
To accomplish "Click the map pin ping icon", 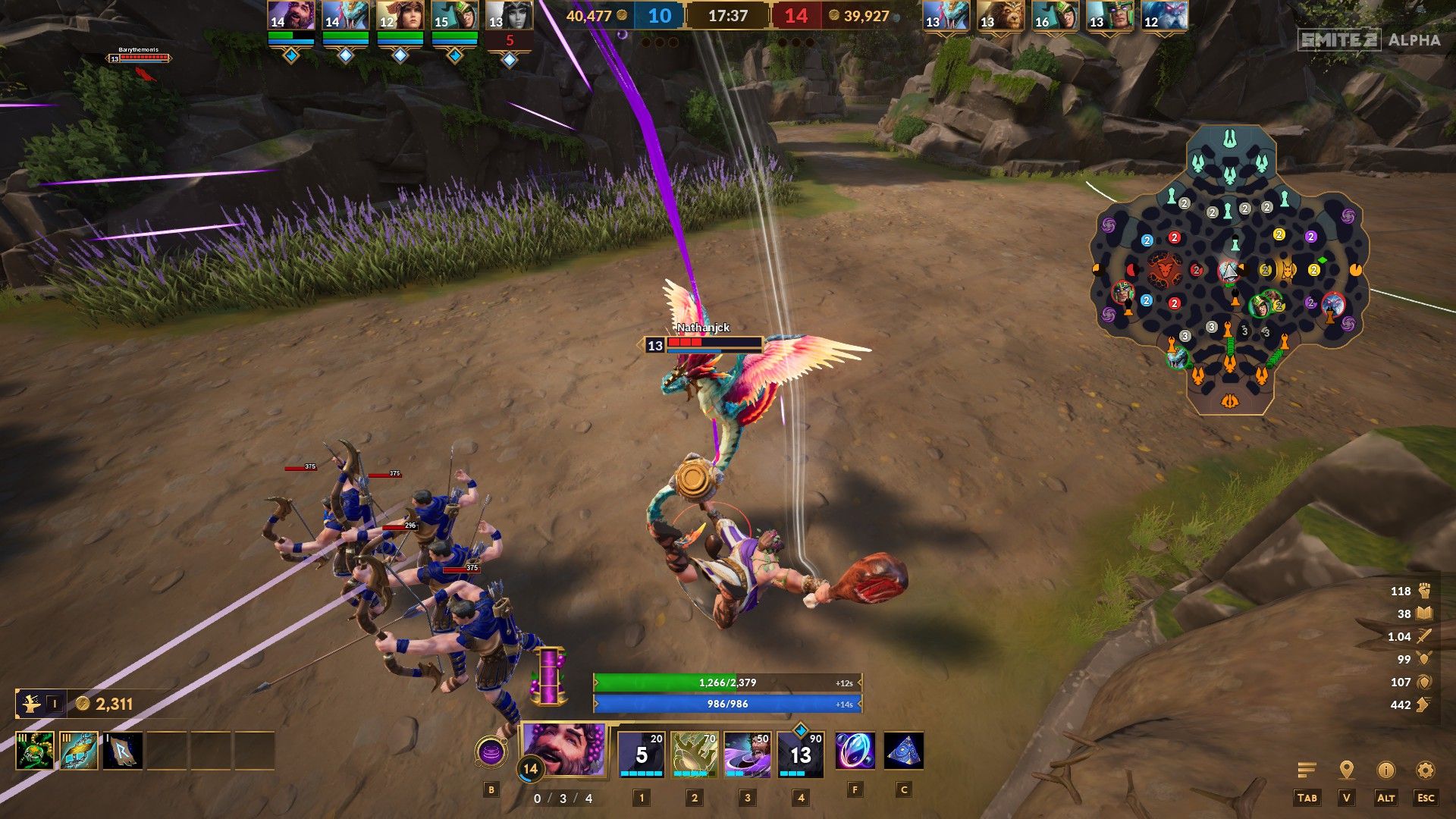I will 1346,770.
